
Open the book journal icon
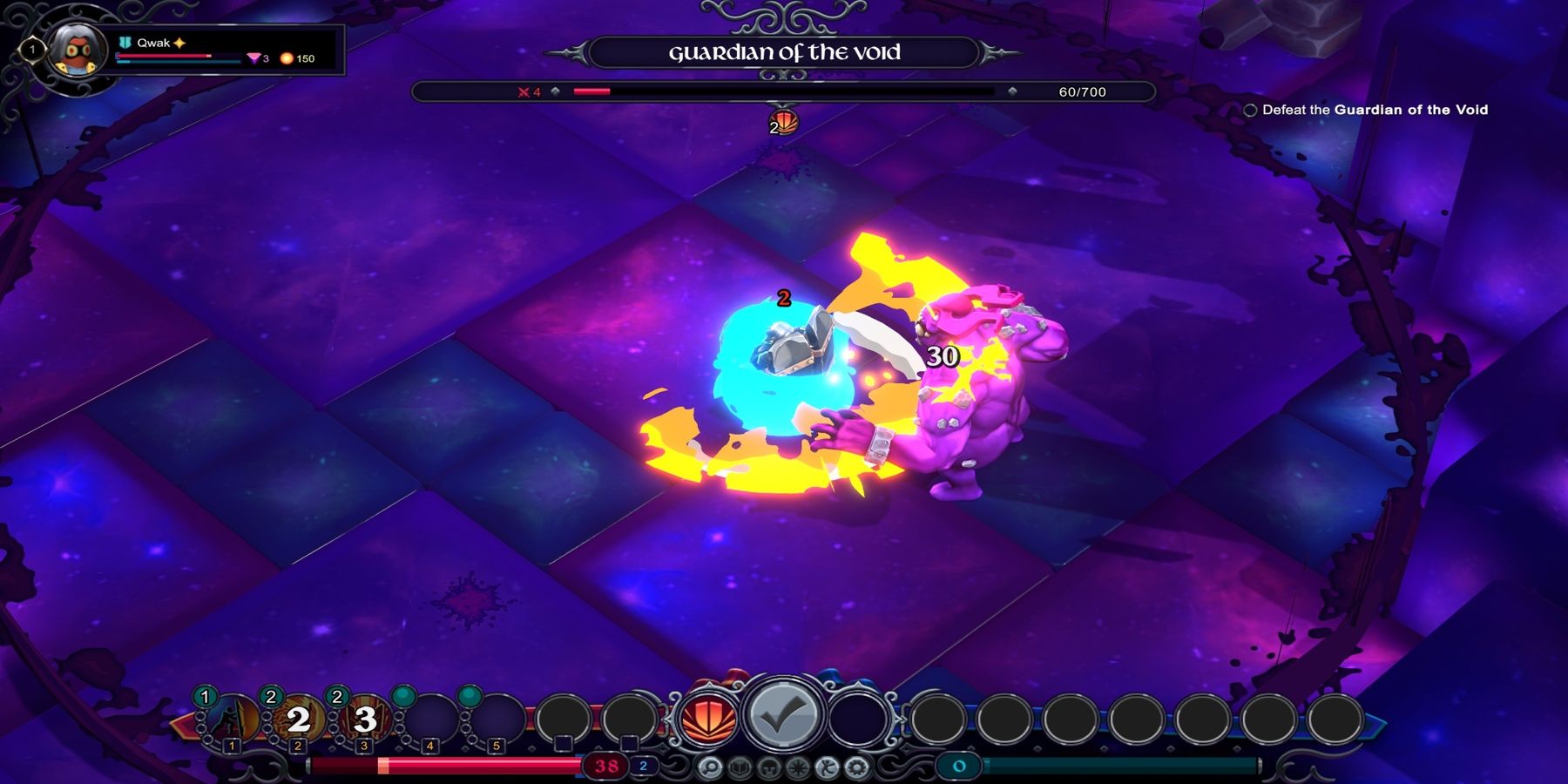pyautogui.click(x=739, y=767)
